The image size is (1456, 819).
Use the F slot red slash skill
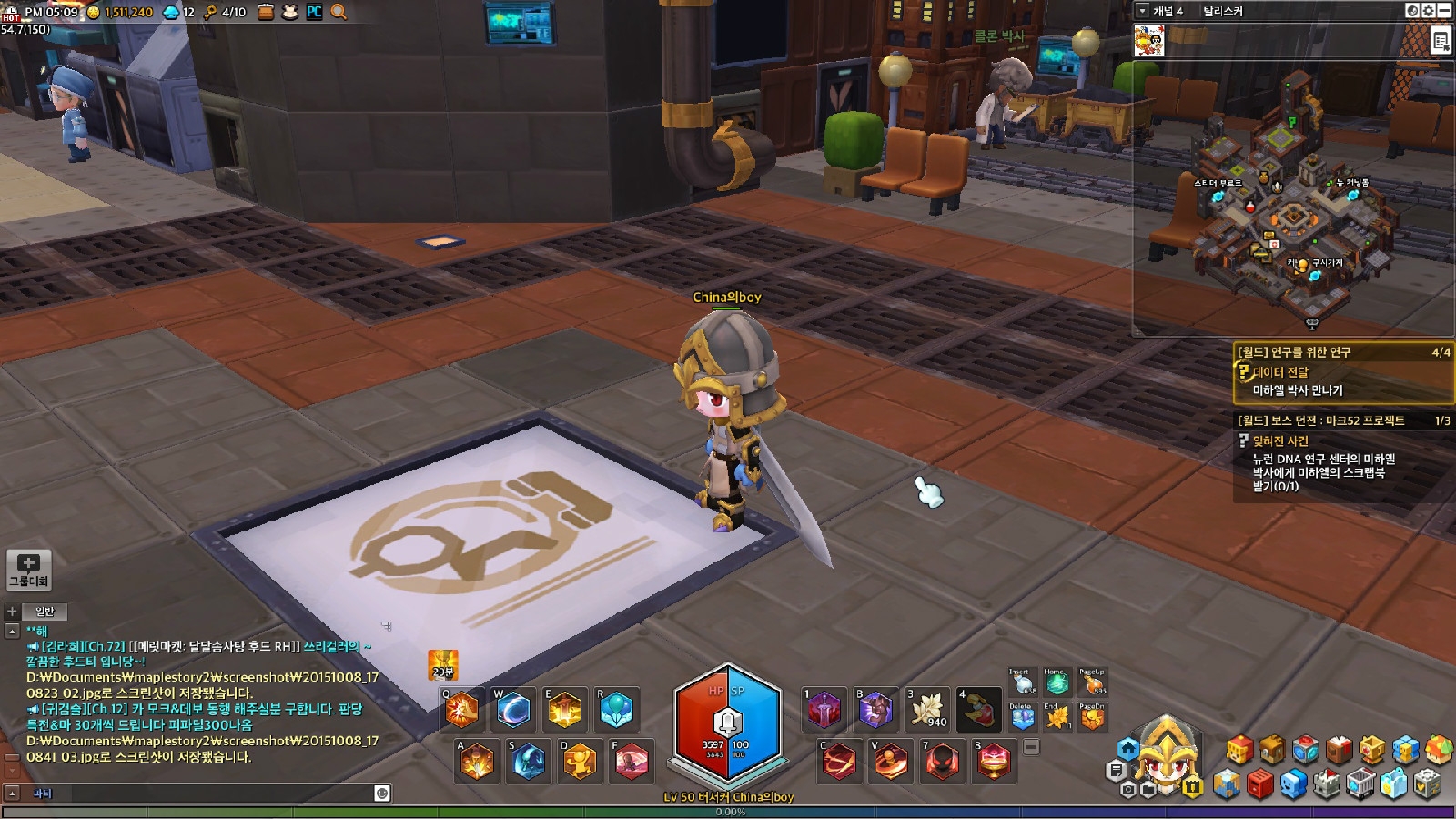tap(631, 762)
